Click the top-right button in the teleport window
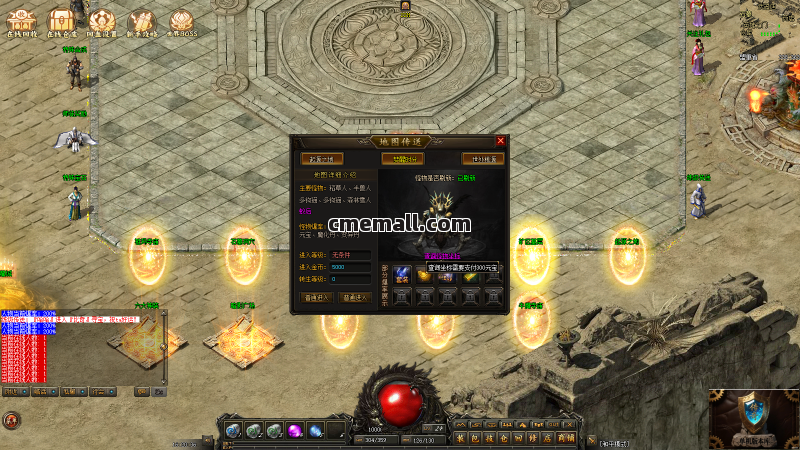This screenshot has width=800, height=450. [x=481, y=158]
